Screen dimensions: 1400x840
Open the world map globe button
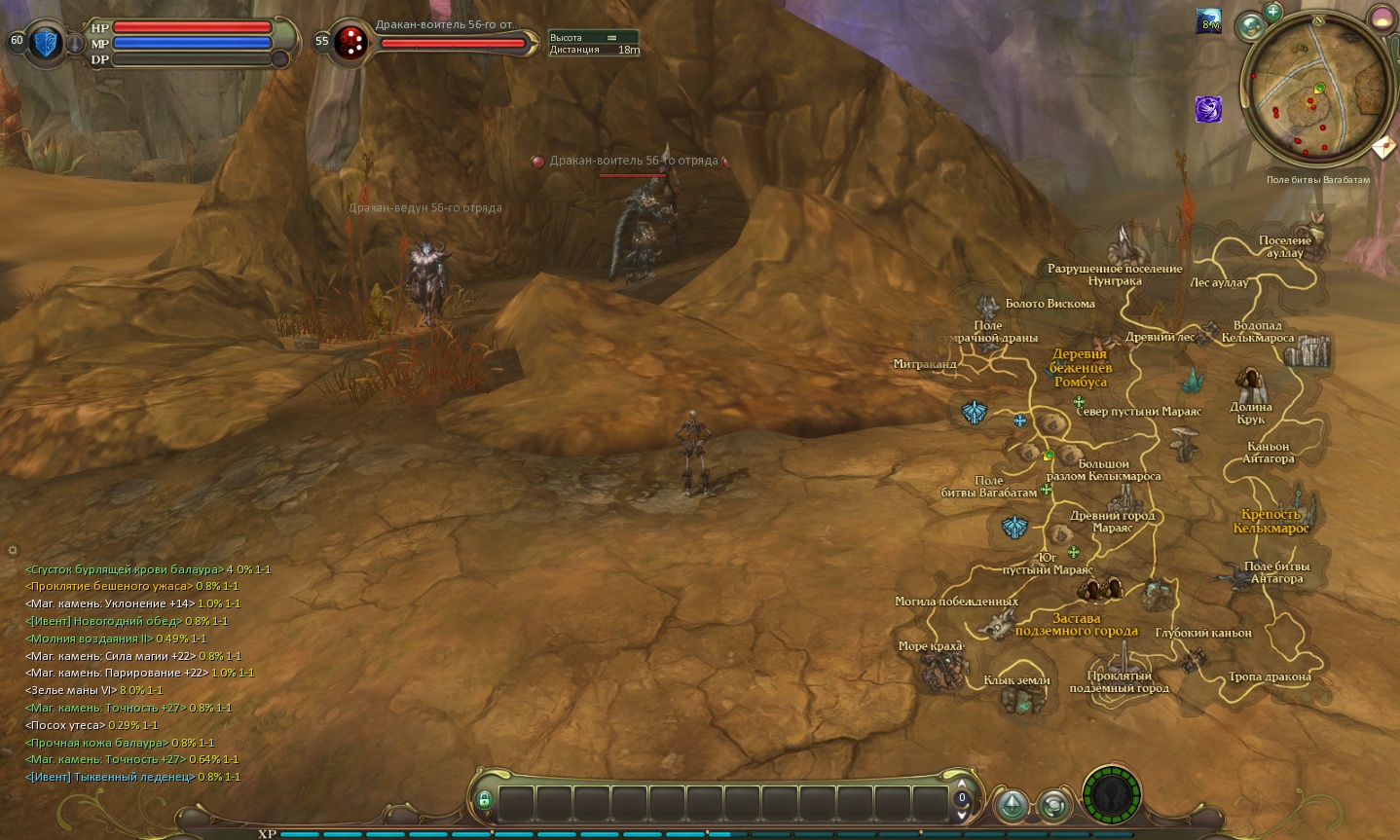(1249, 26)
